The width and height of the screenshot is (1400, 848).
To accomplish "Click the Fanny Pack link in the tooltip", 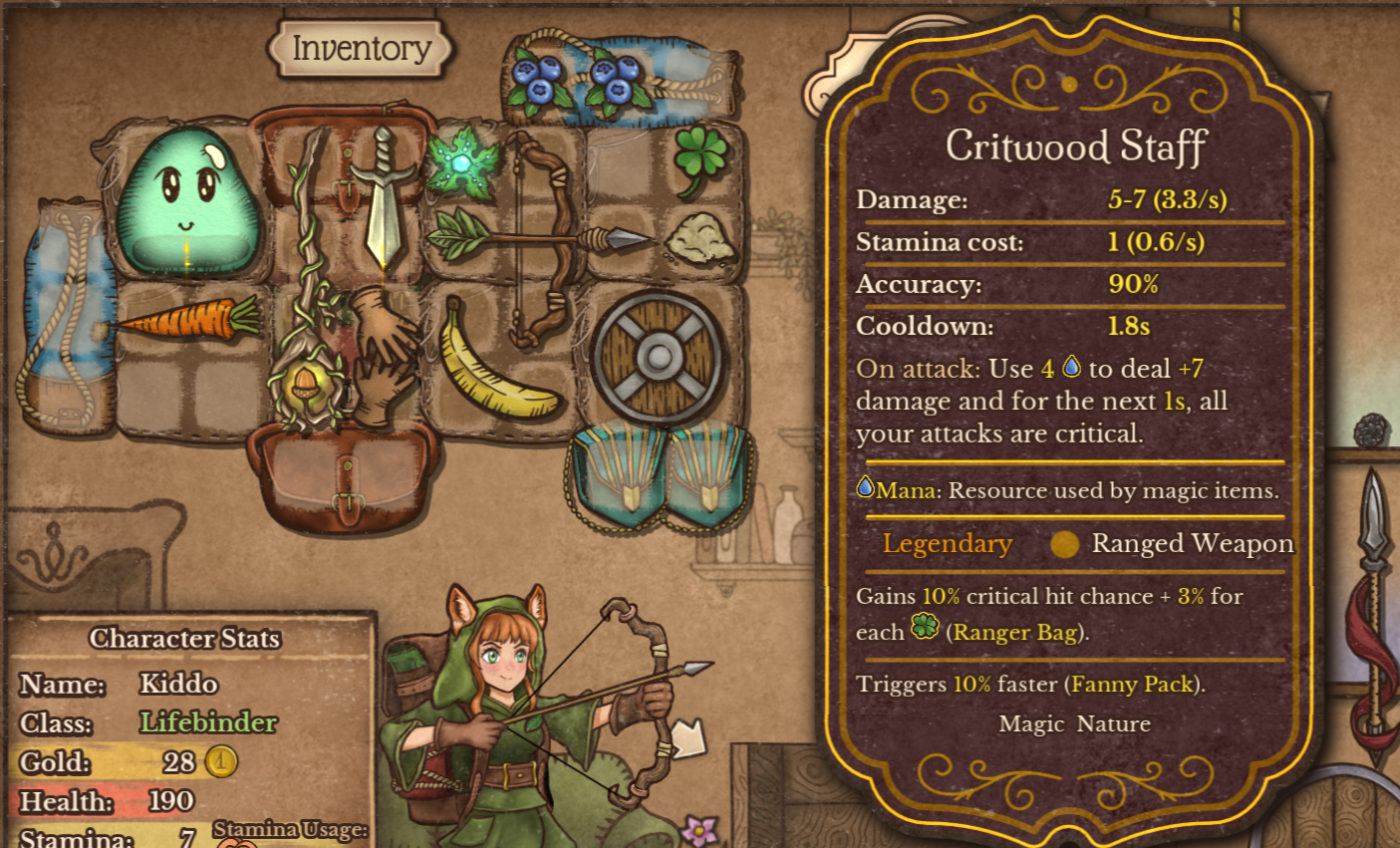I will click(1131, 685).
